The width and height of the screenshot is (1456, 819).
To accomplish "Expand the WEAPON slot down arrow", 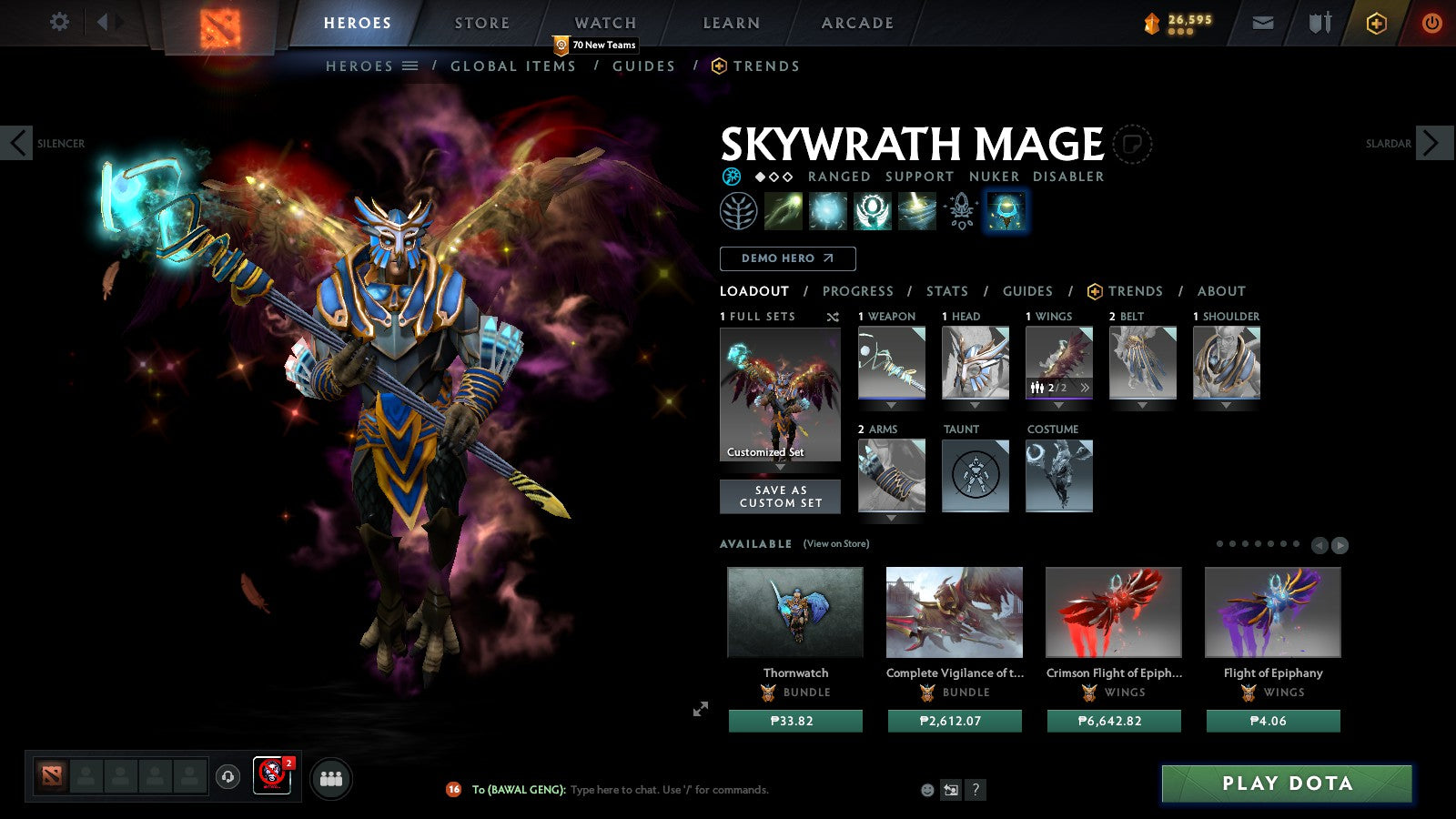I will (890, 403).
